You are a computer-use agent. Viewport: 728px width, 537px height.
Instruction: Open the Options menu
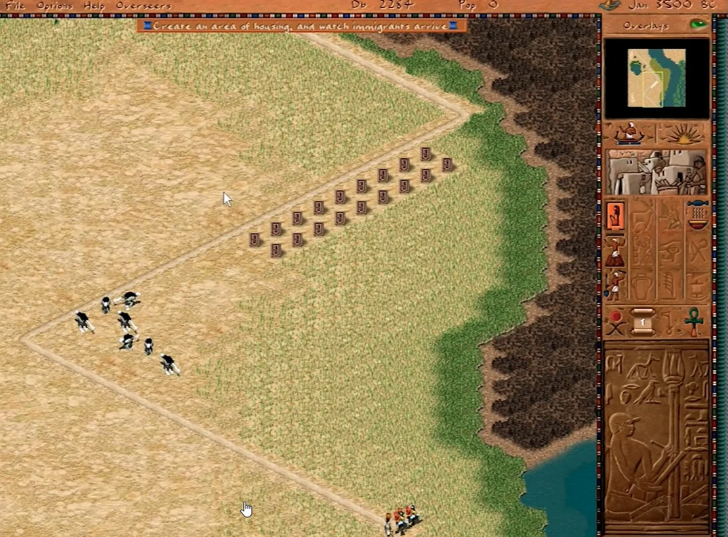pyautogui.click(x=54, y=6)
